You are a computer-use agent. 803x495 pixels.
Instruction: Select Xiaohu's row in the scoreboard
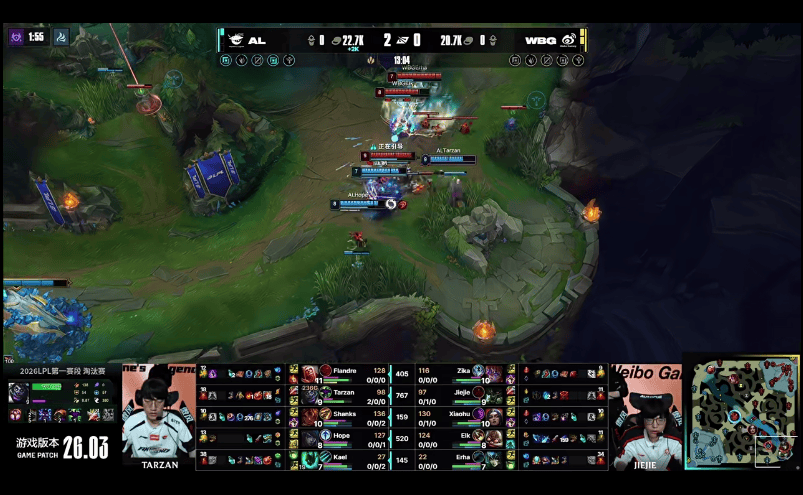click(x=458, y=416)
